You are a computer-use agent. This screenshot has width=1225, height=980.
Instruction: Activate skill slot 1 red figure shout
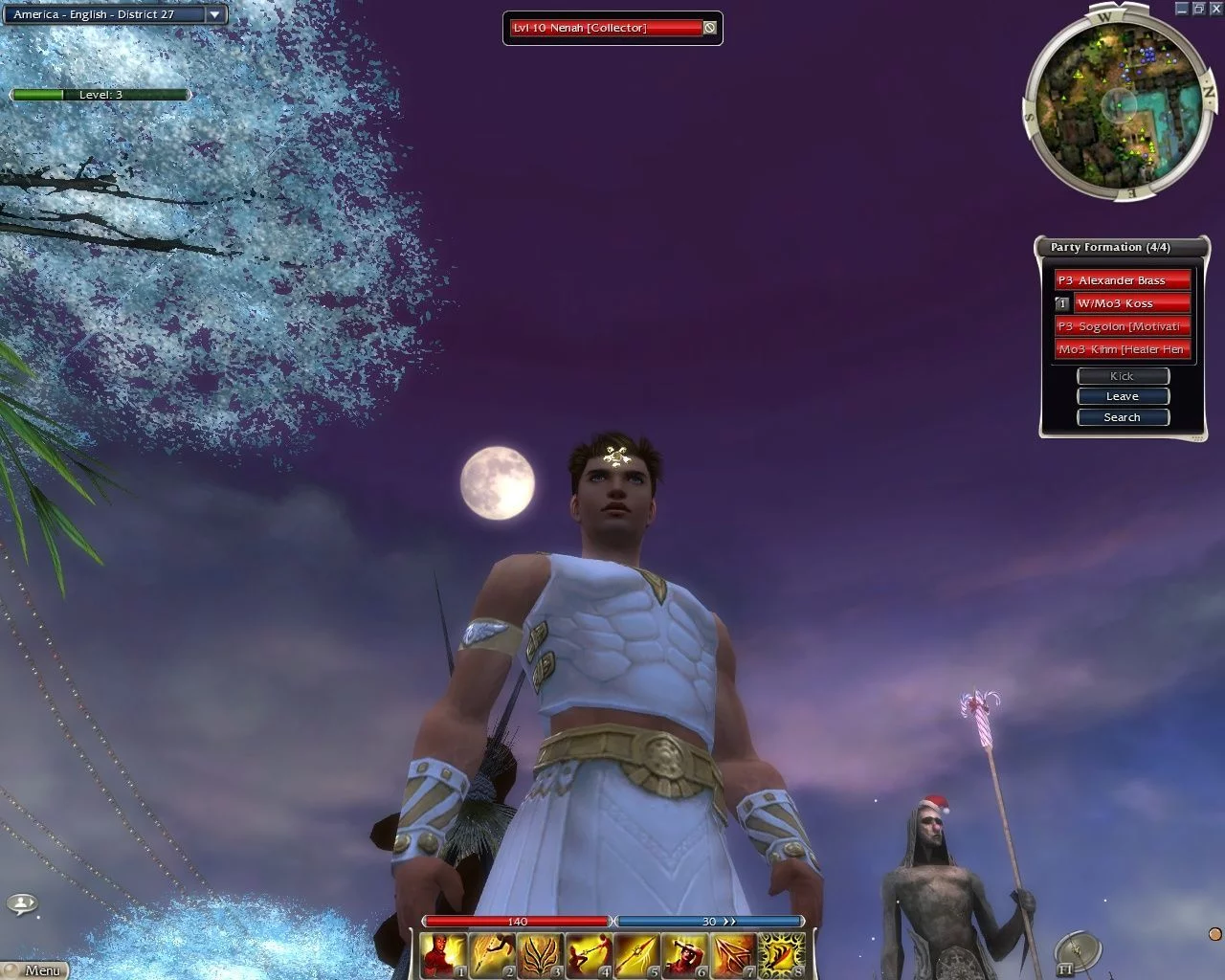(444, 955)
